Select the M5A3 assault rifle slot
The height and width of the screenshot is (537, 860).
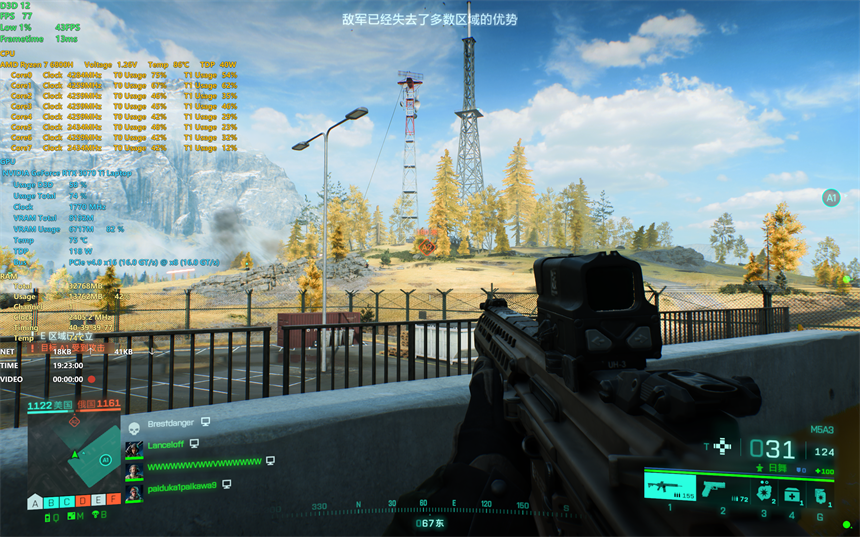point(669,489)
